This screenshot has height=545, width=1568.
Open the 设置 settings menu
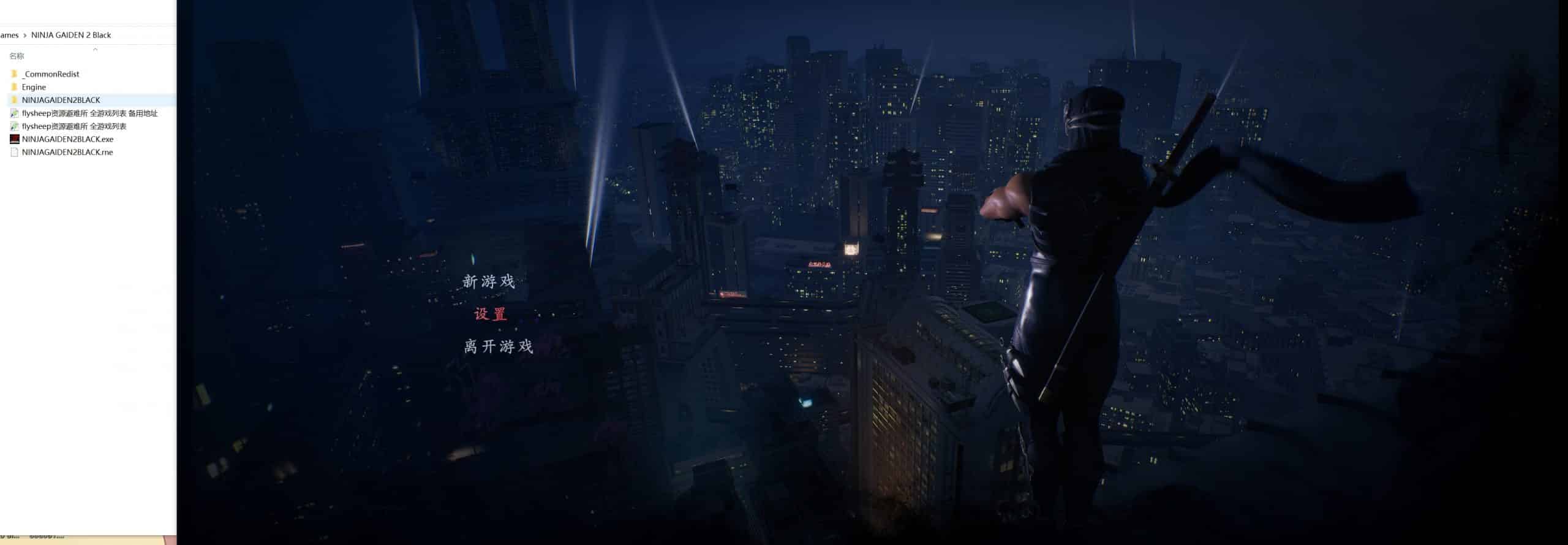tap(491, 314)
